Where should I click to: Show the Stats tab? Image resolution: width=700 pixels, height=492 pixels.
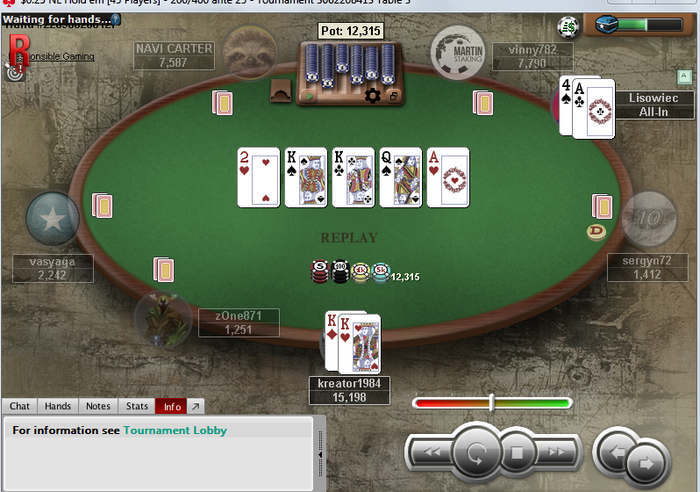pyautogui.click(x=136, y=406)
